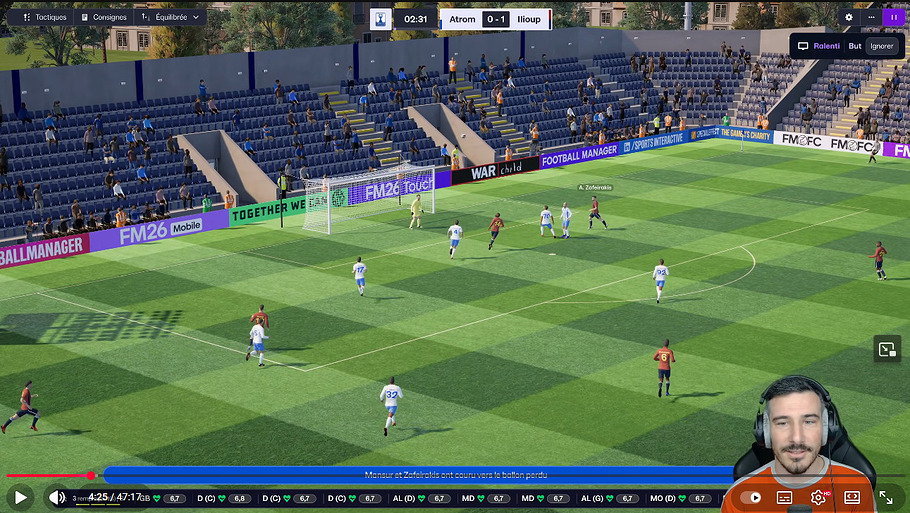Image resolution: width=910 pixels, height=513 pixels.
Task: Mute the video volume
Action: tap(57, 497)
